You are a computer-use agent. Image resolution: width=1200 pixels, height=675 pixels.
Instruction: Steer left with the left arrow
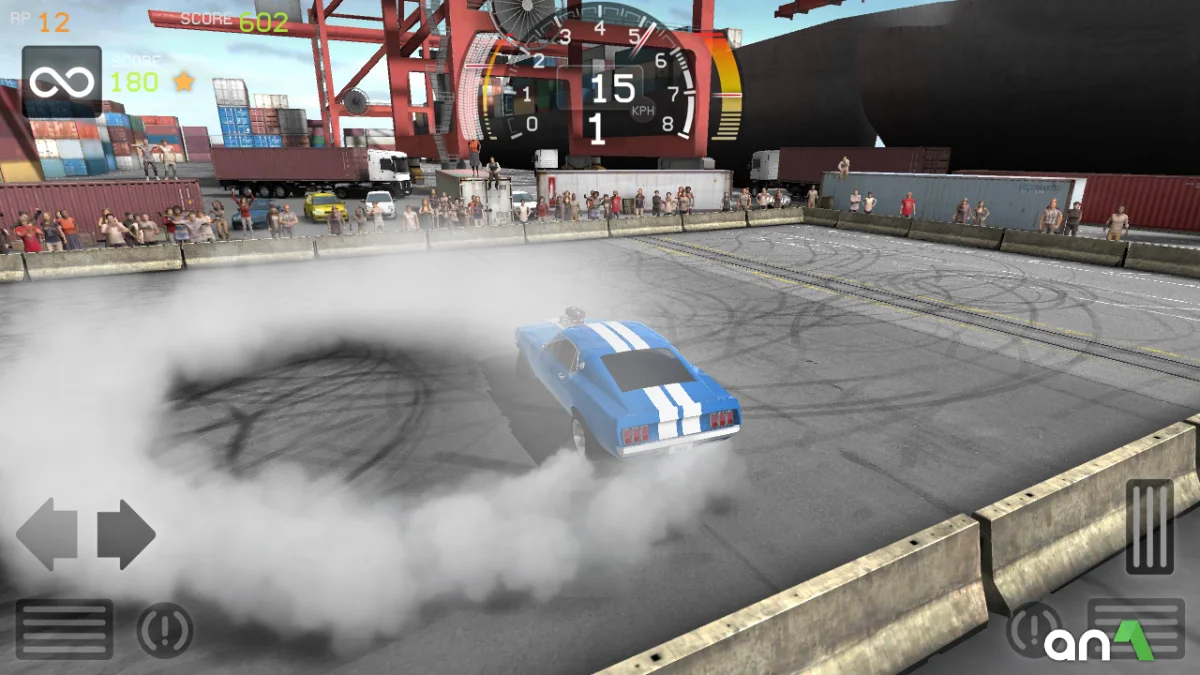(x=47, y=535)
